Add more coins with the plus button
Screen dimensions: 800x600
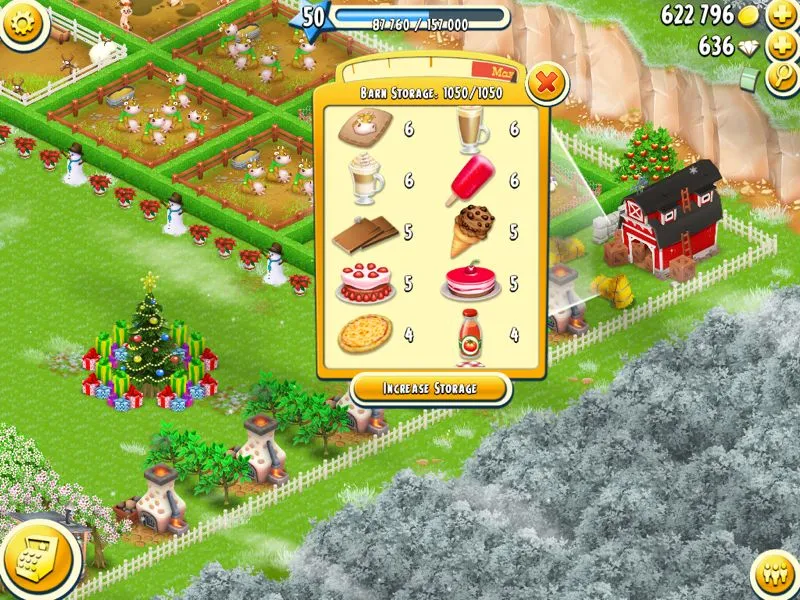pyautogui.click(x=781, y=15)
